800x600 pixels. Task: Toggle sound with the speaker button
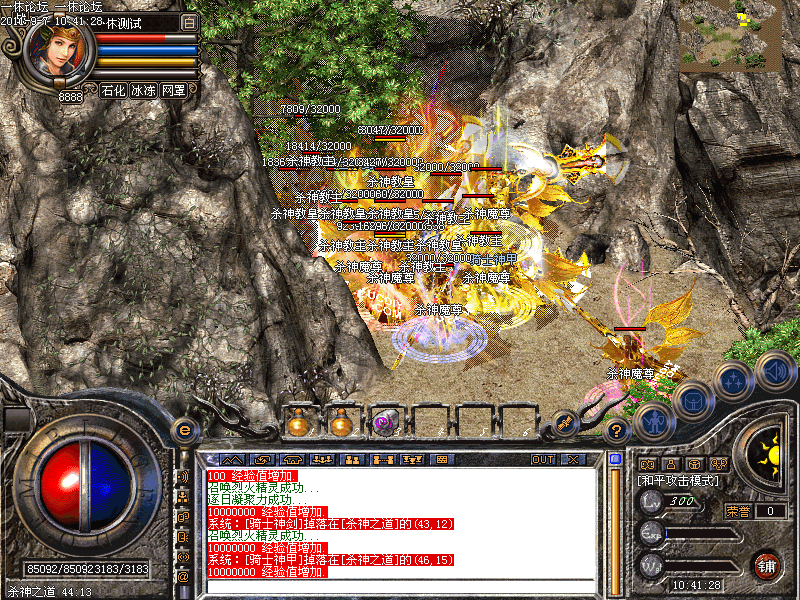point(773,370)
